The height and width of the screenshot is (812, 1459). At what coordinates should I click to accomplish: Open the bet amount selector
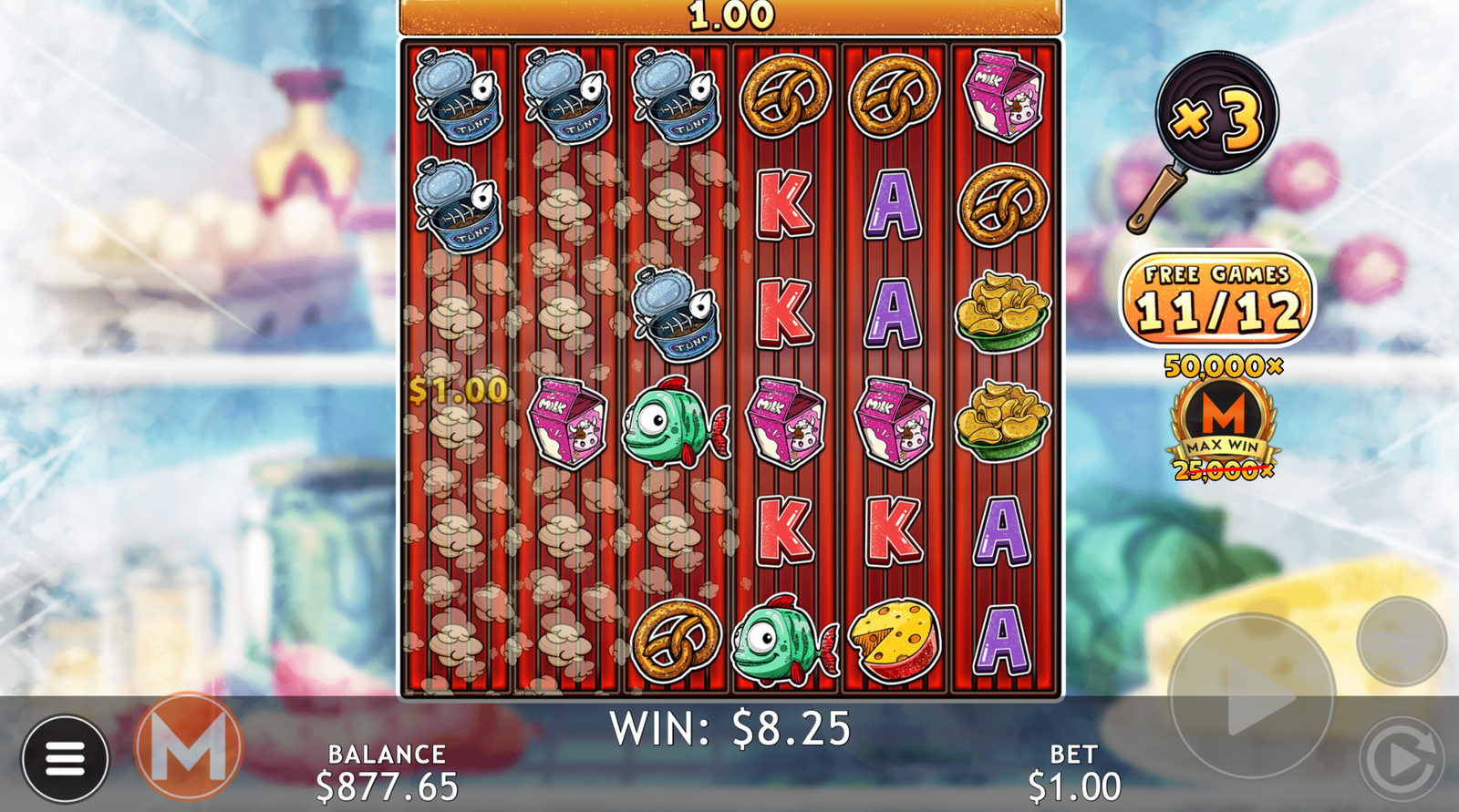point(1073,773)
